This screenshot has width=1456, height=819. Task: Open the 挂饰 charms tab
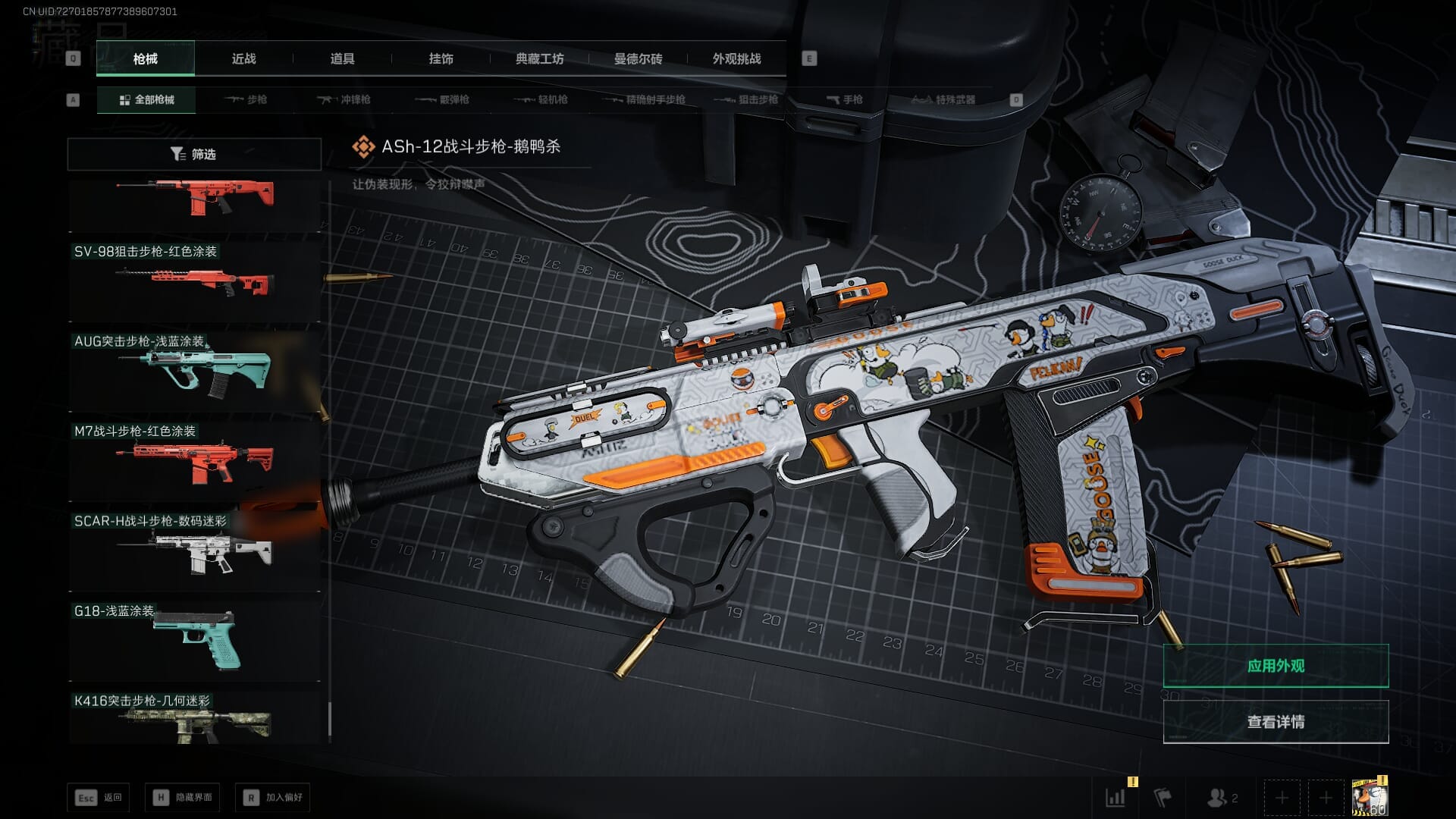[x=441, y=58]
